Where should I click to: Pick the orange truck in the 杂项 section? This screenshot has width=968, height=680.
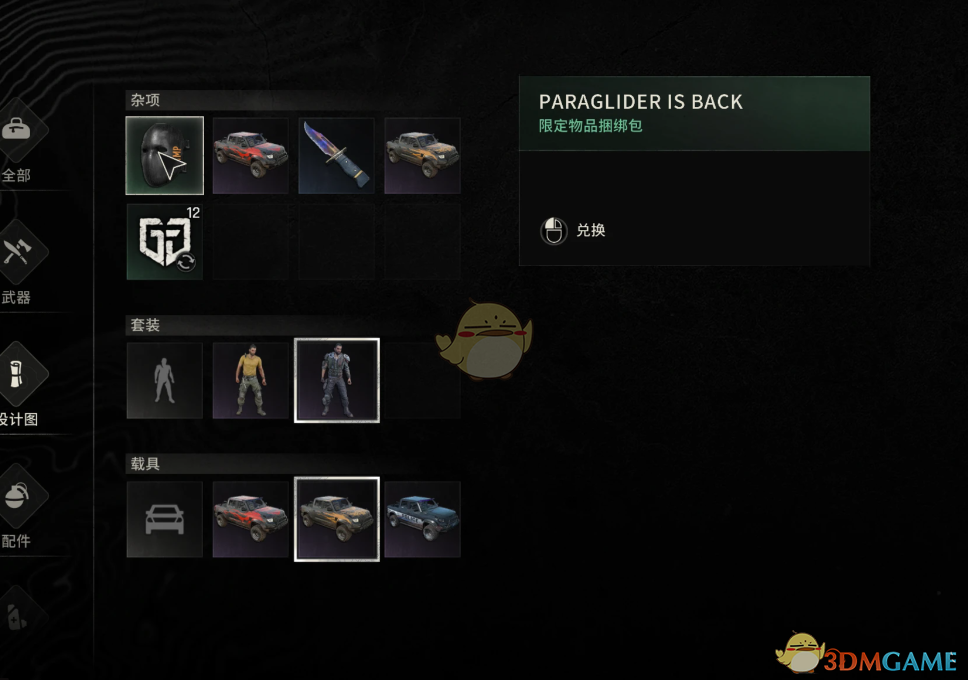point(422,155)
